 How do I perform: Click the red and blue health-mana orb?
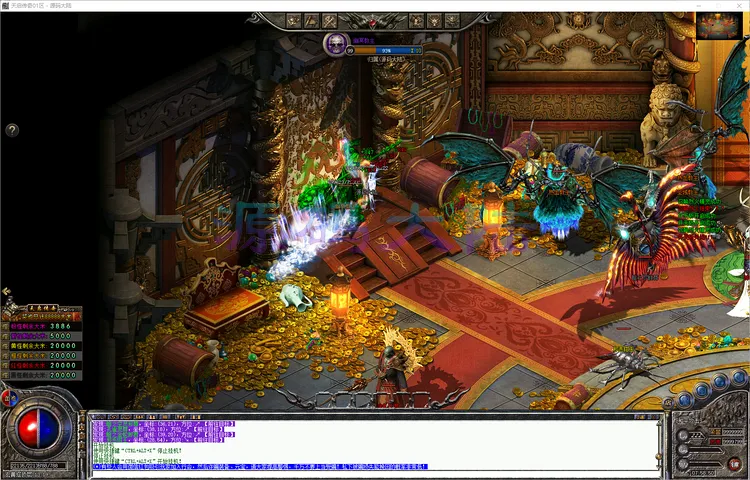pos(38,431)
